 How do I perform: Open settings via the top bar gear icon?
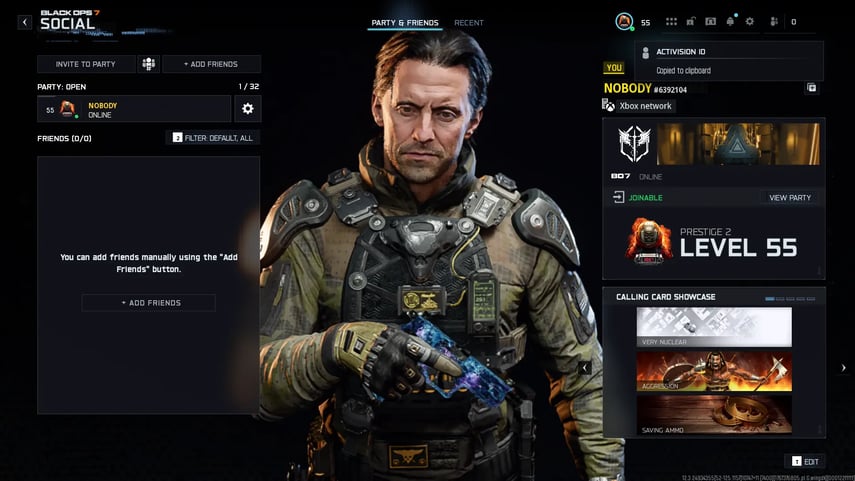749,21
